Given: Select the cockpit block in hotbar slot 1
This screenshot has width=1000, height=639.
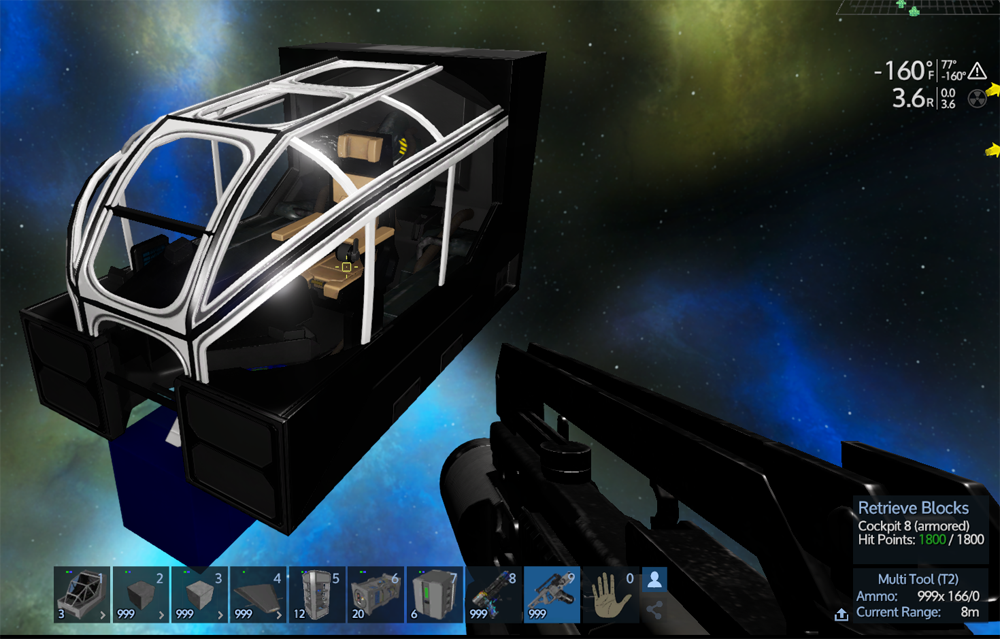Looking at the screenshot, I should coord(82,595).
